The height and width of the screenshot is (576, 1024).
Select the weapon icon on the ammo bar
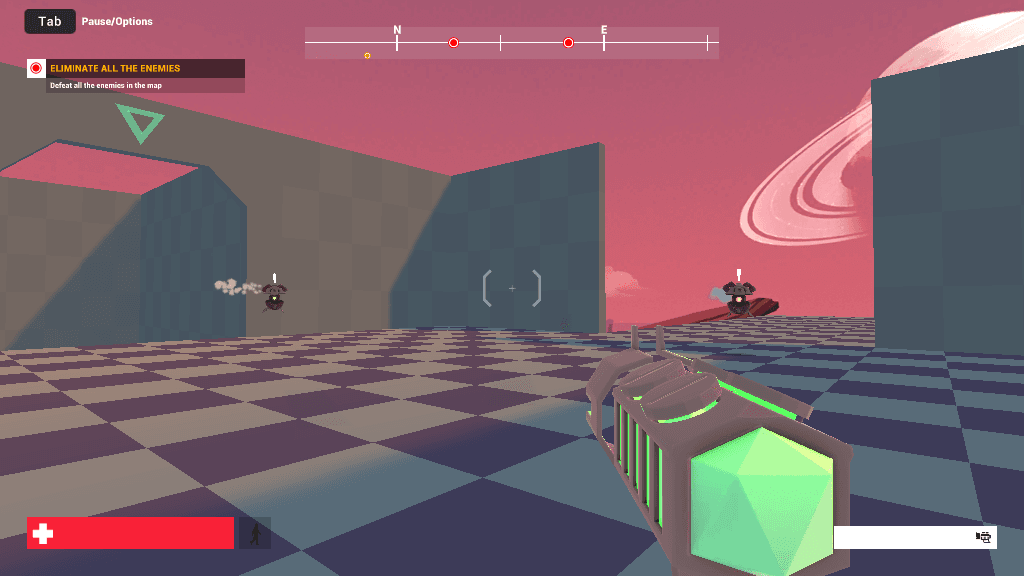coord(984,537)
